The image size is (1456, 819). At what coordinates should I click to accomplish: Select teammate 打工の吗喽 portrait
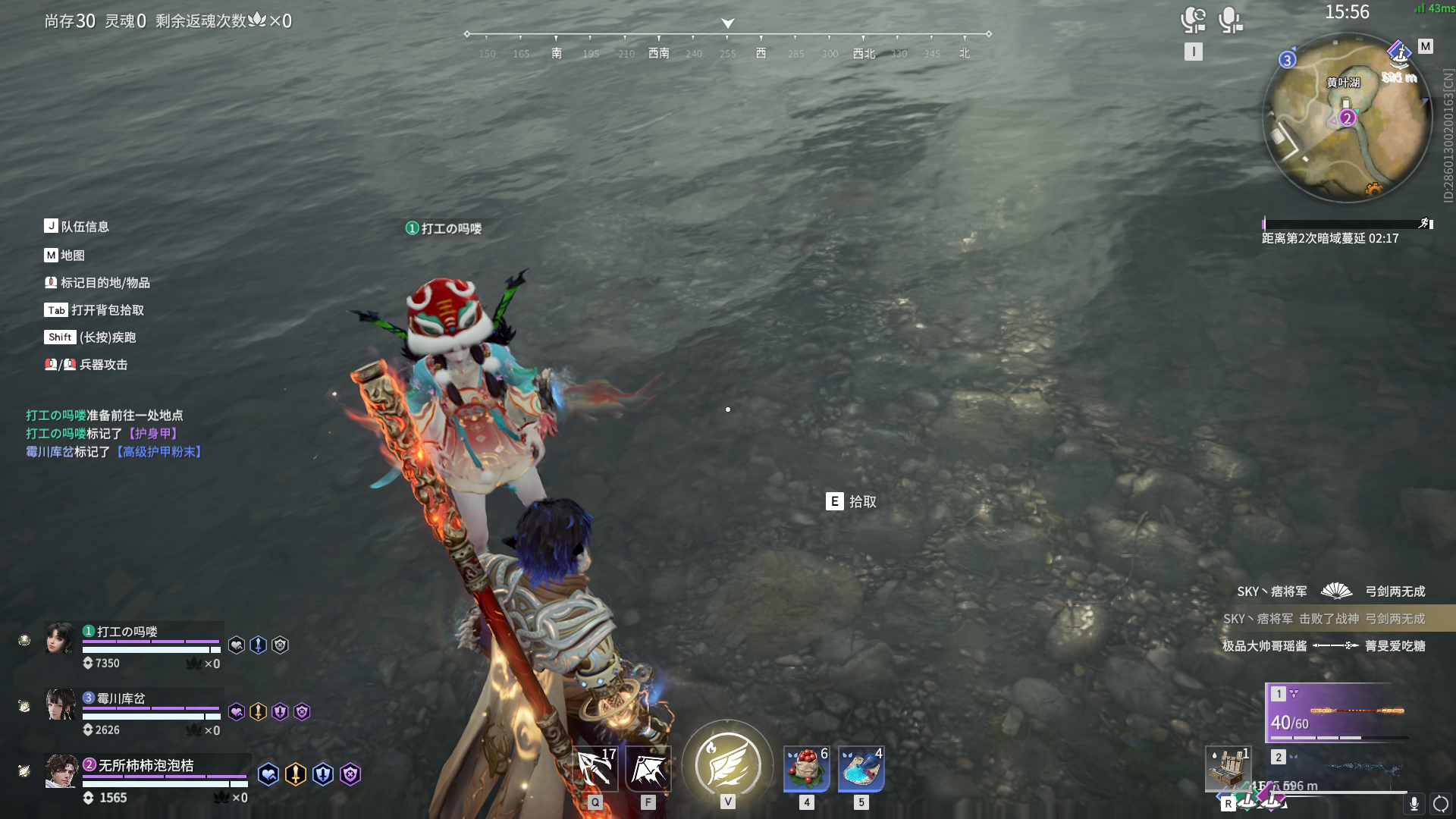60,638
